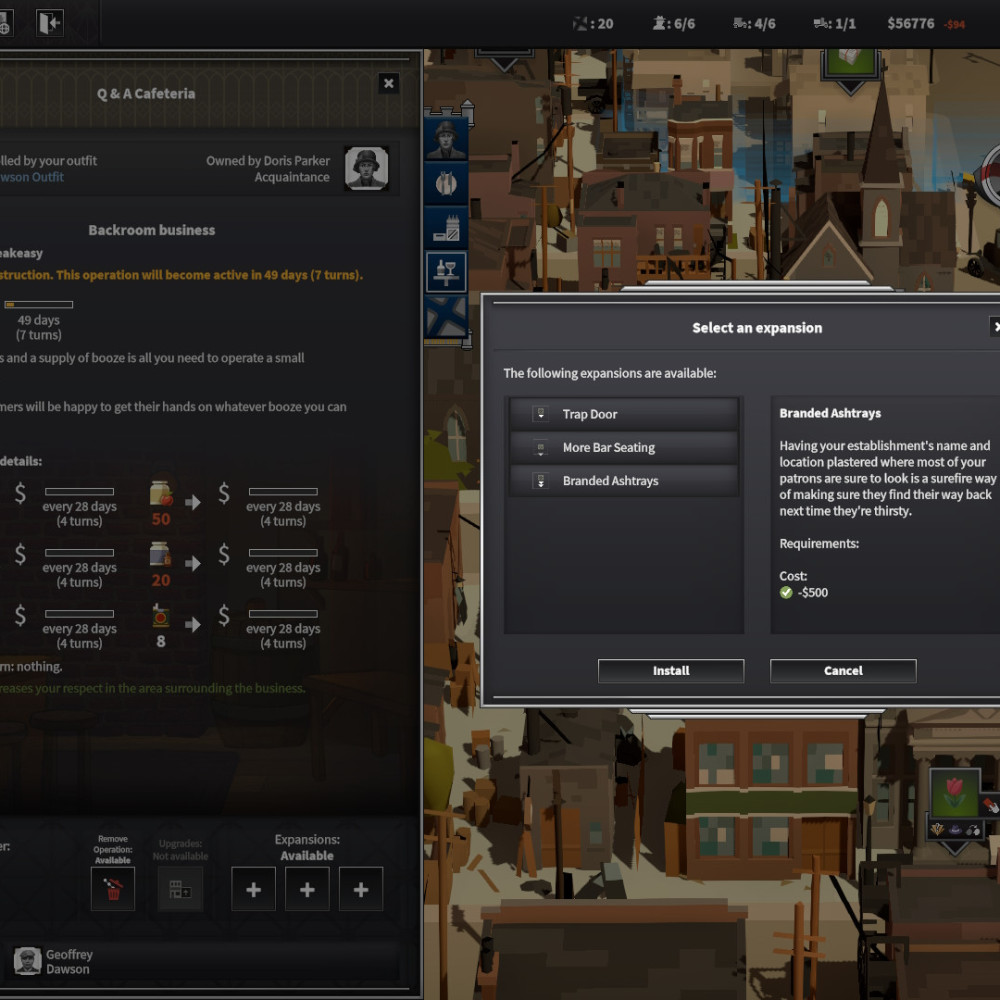This screenshot has width=1000, height=1000.
Task: View Doris Parker's owner portrait
Action: (x=366, y=168)
